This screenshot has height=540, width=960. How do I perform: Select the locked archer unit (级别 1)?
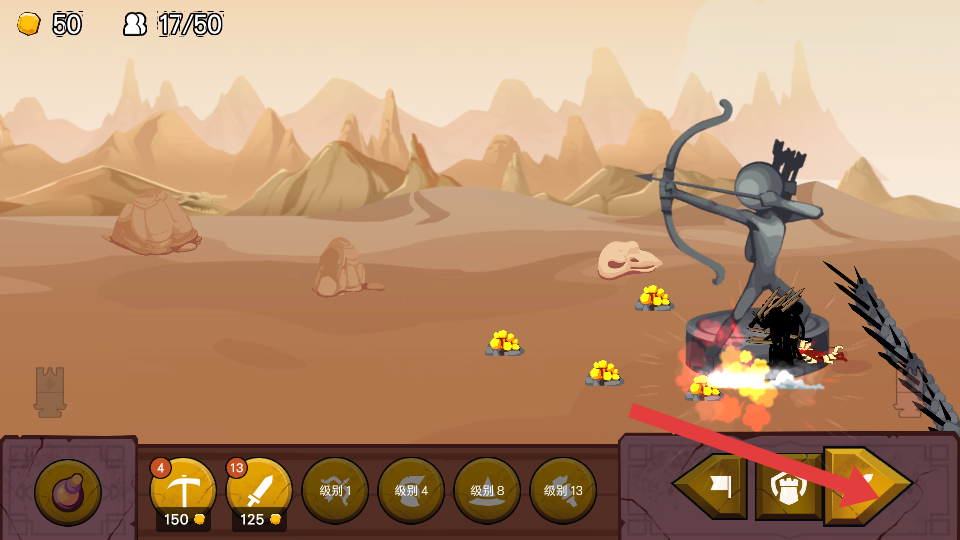(335, 490)
